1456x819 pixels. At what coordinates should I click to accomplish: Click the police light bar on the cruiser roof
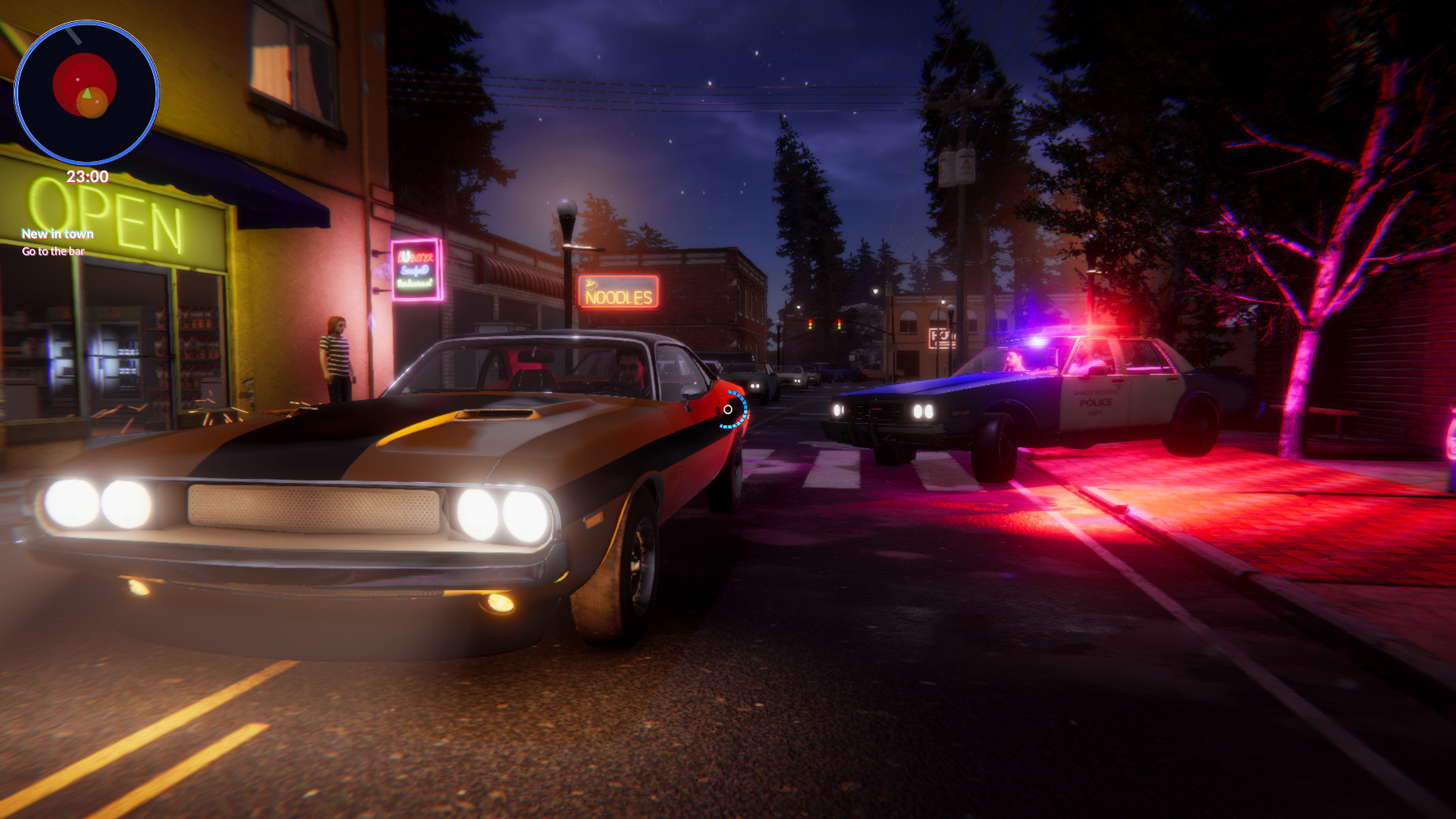pos(1059,335)
